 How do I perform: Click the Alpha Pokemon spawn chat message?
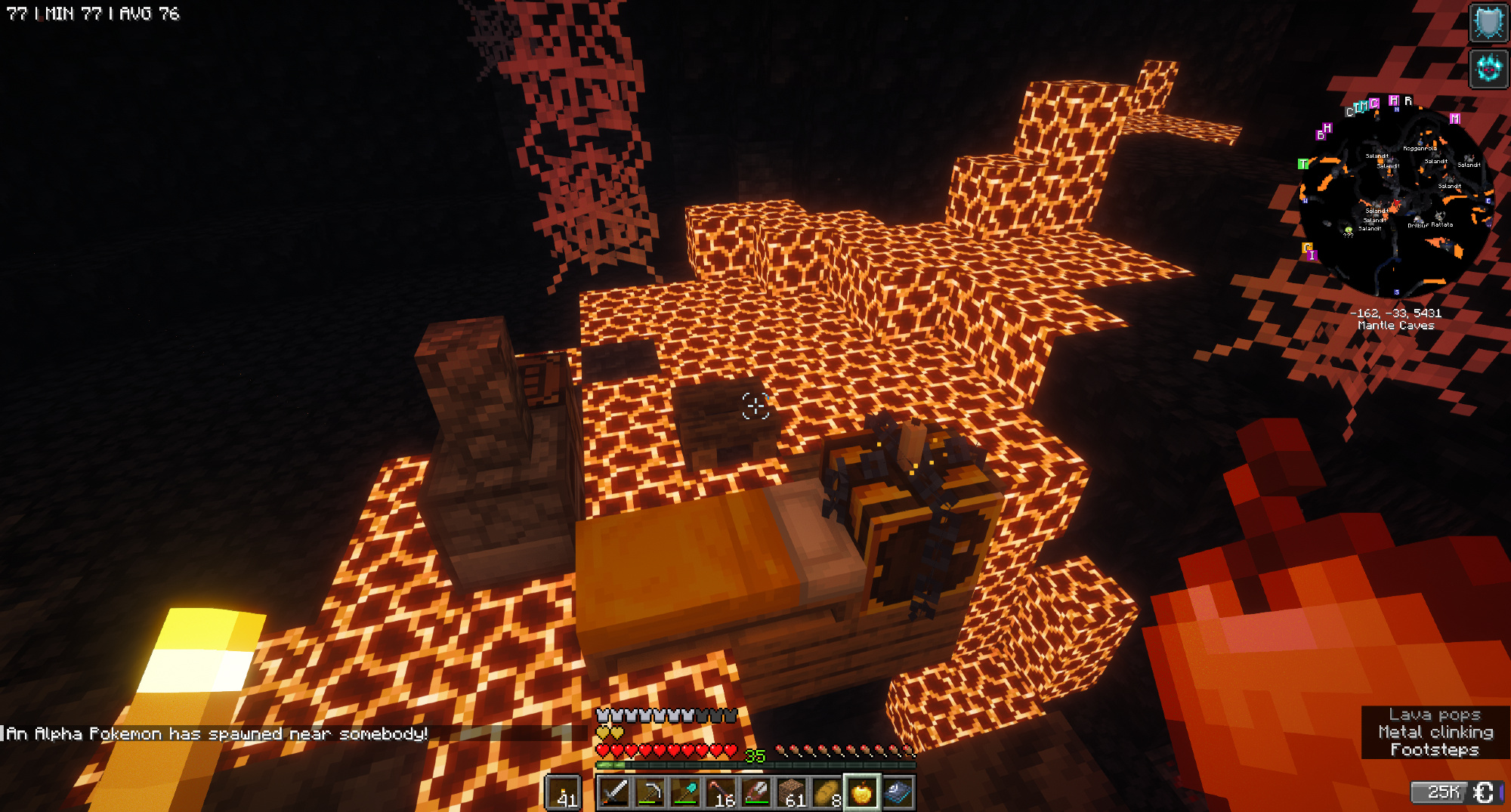point(218,733)
